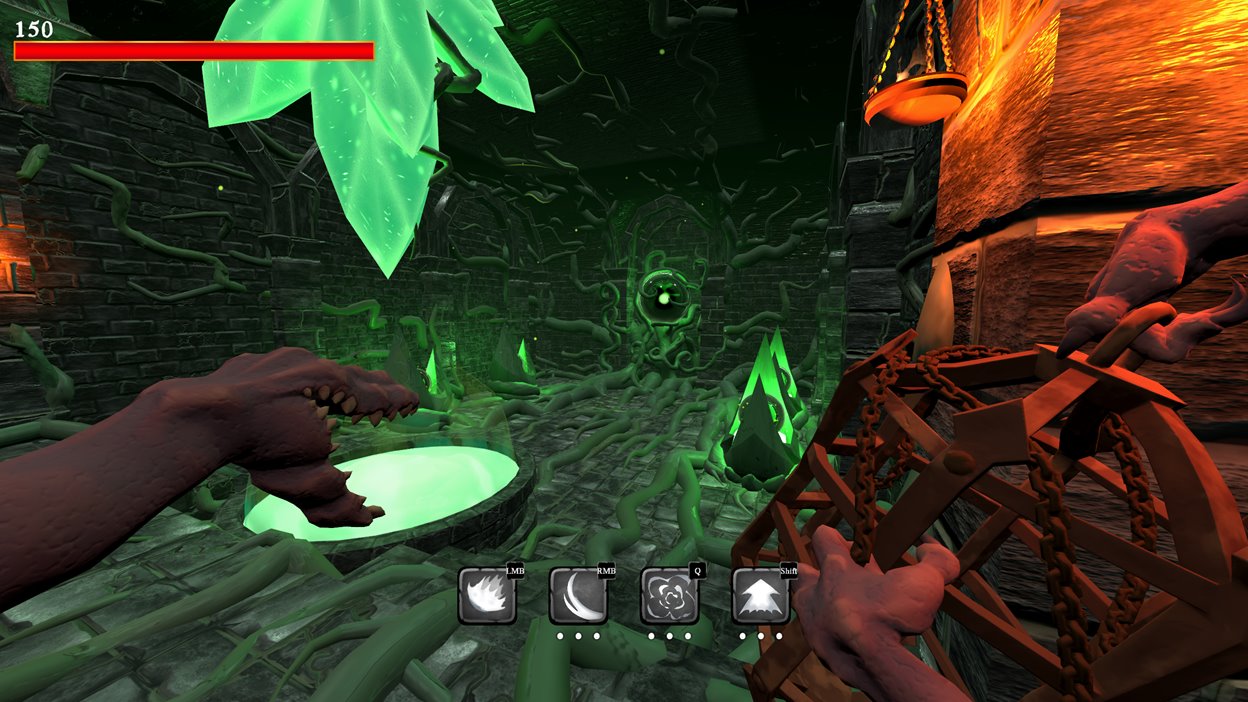The image size is (1248, 702).
Task: Use the upward arrow dash ability
Action: pos(760,596)
